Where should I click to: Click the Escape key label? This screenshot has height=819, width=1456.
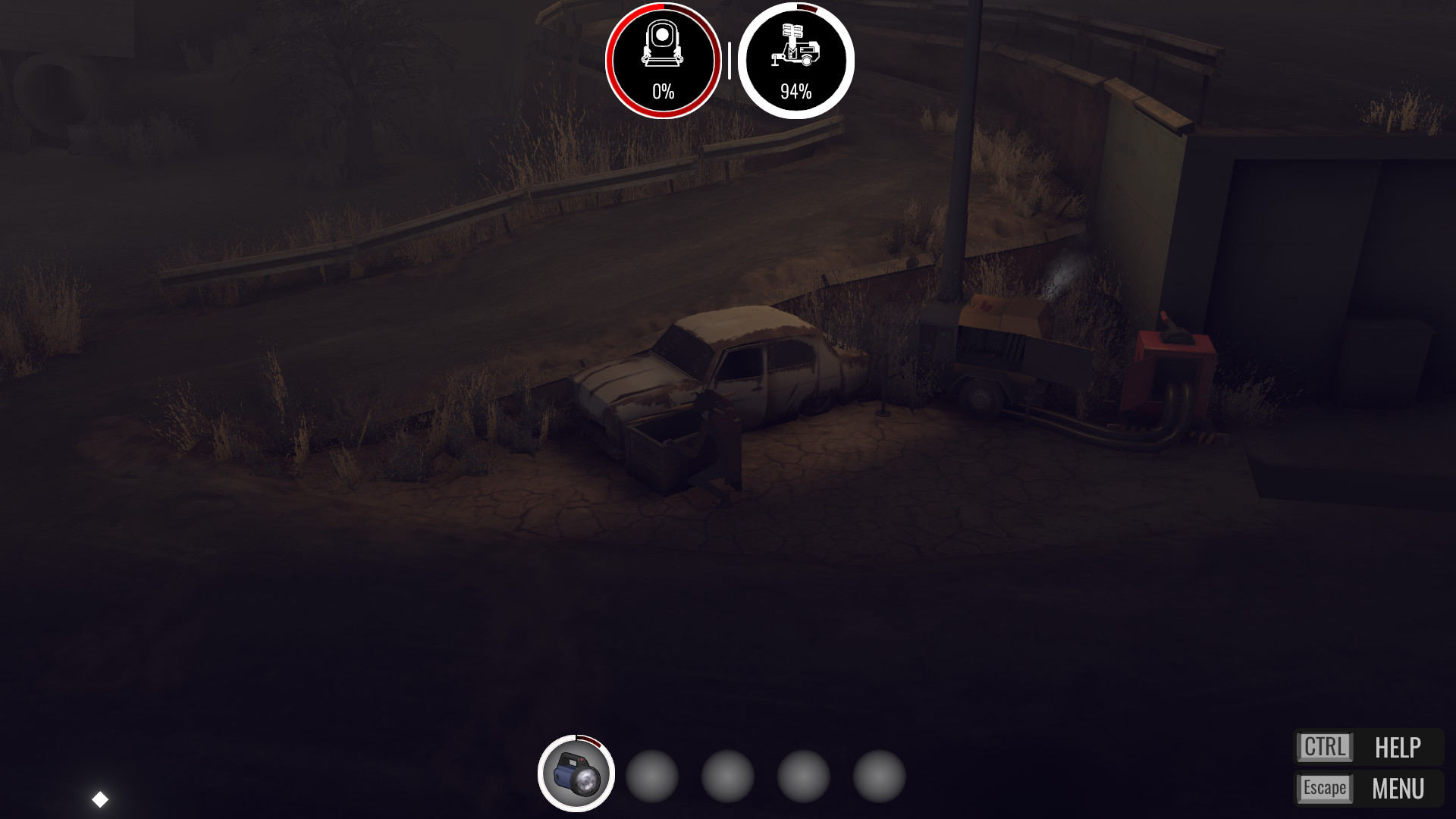[x=1326, y=787]
